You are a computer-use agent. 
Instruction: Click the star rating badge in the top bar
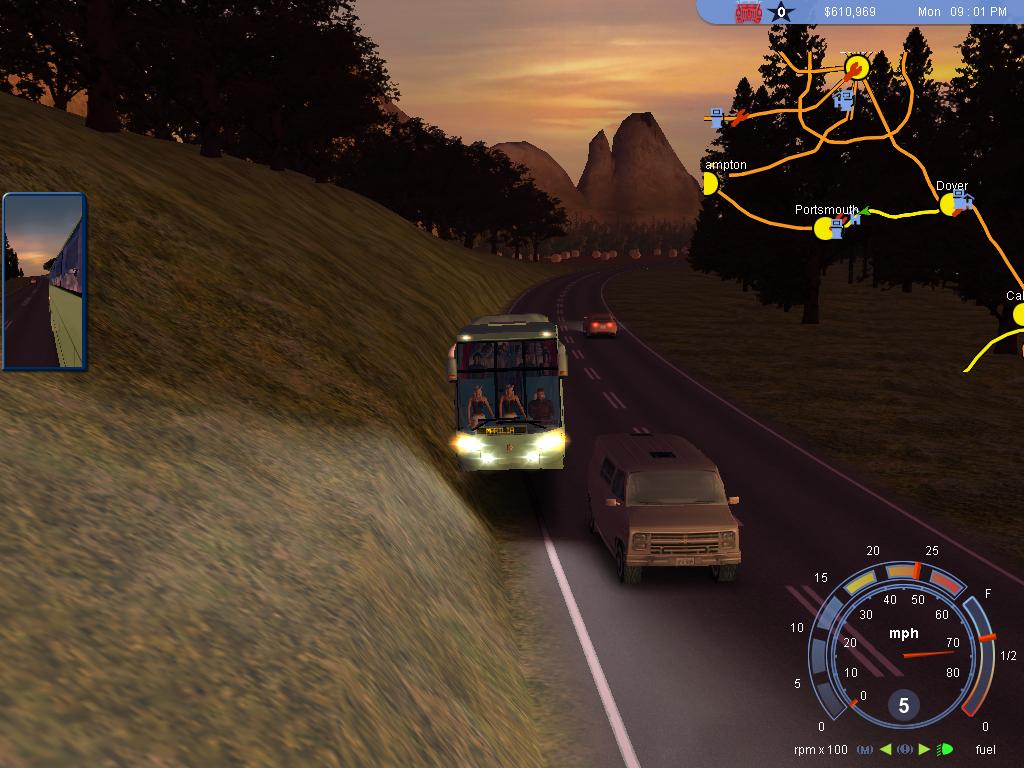(781, 13)
